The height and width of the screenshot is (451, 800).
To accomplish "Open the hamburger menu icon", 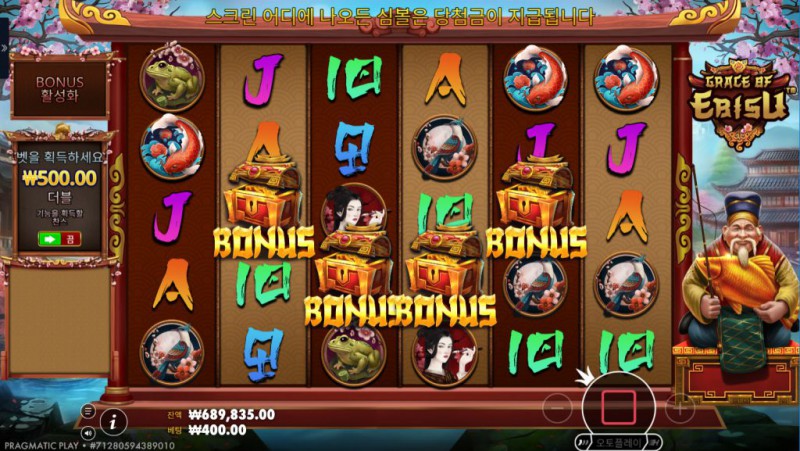I will click(88, 411).
